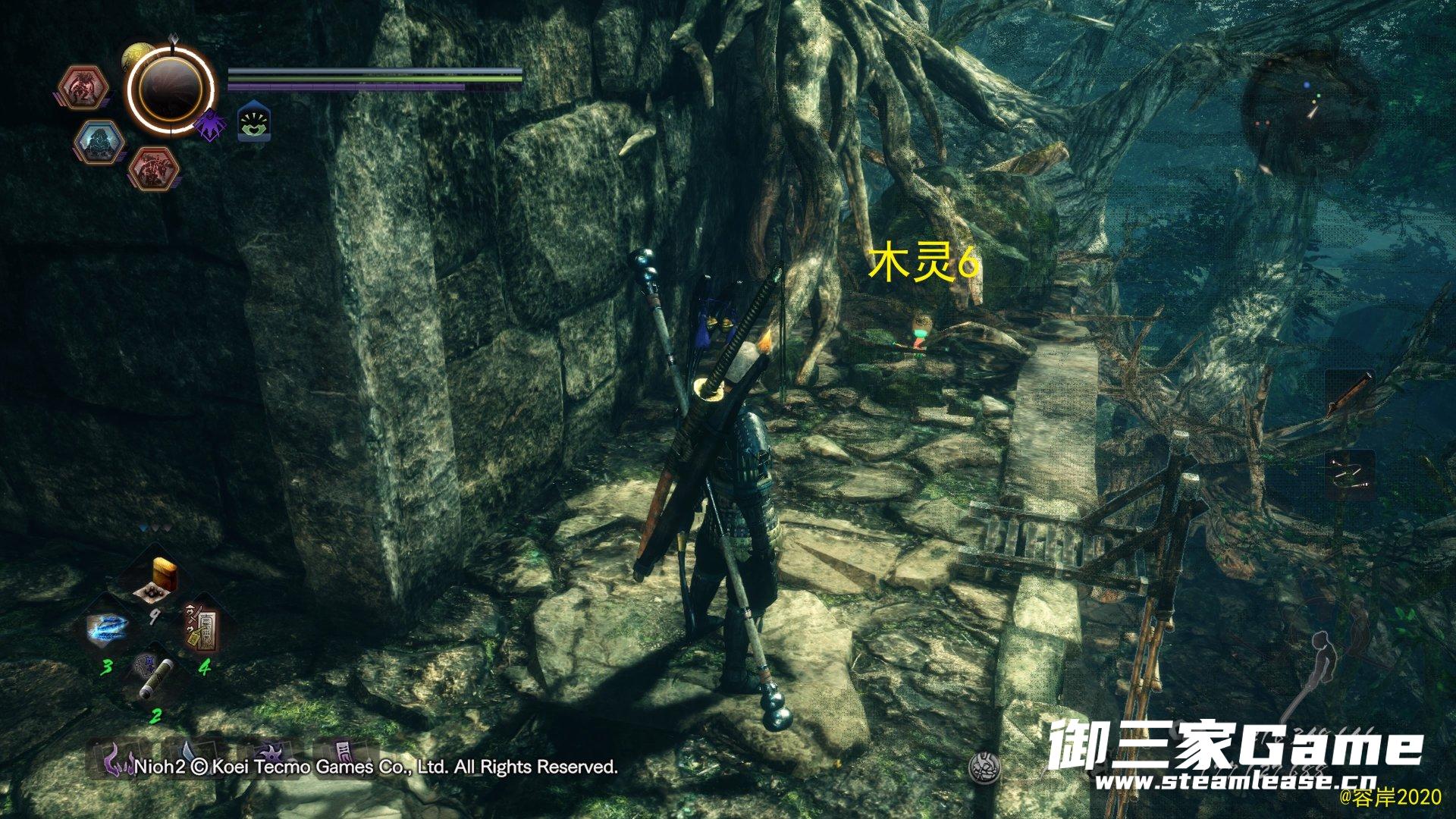Click the guardian spirit gauge circle

[170, 89]
